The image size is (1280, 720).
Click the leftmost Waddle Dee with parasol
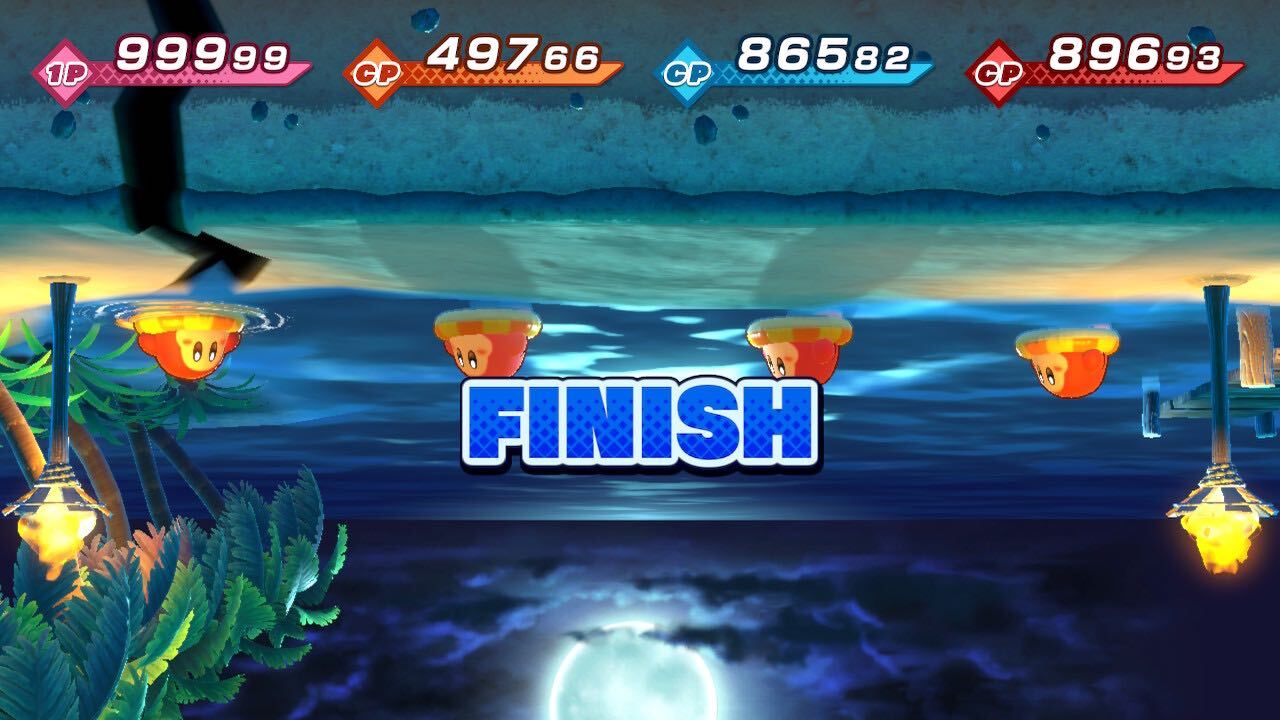click(185, 345)
